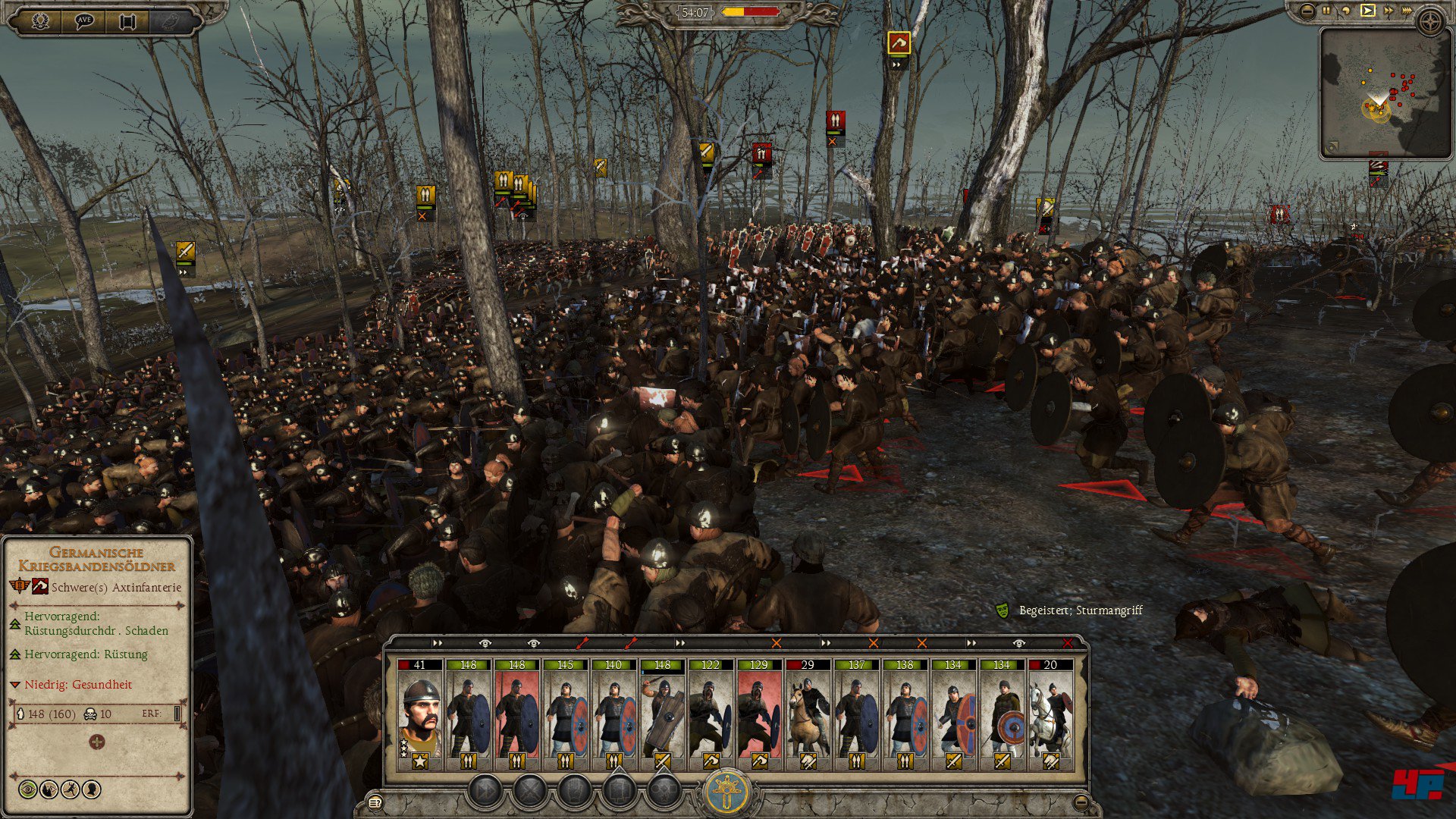Collapse the minimap with the minus button
Screen dimensions: 1456x819
tap(1307, 11)
